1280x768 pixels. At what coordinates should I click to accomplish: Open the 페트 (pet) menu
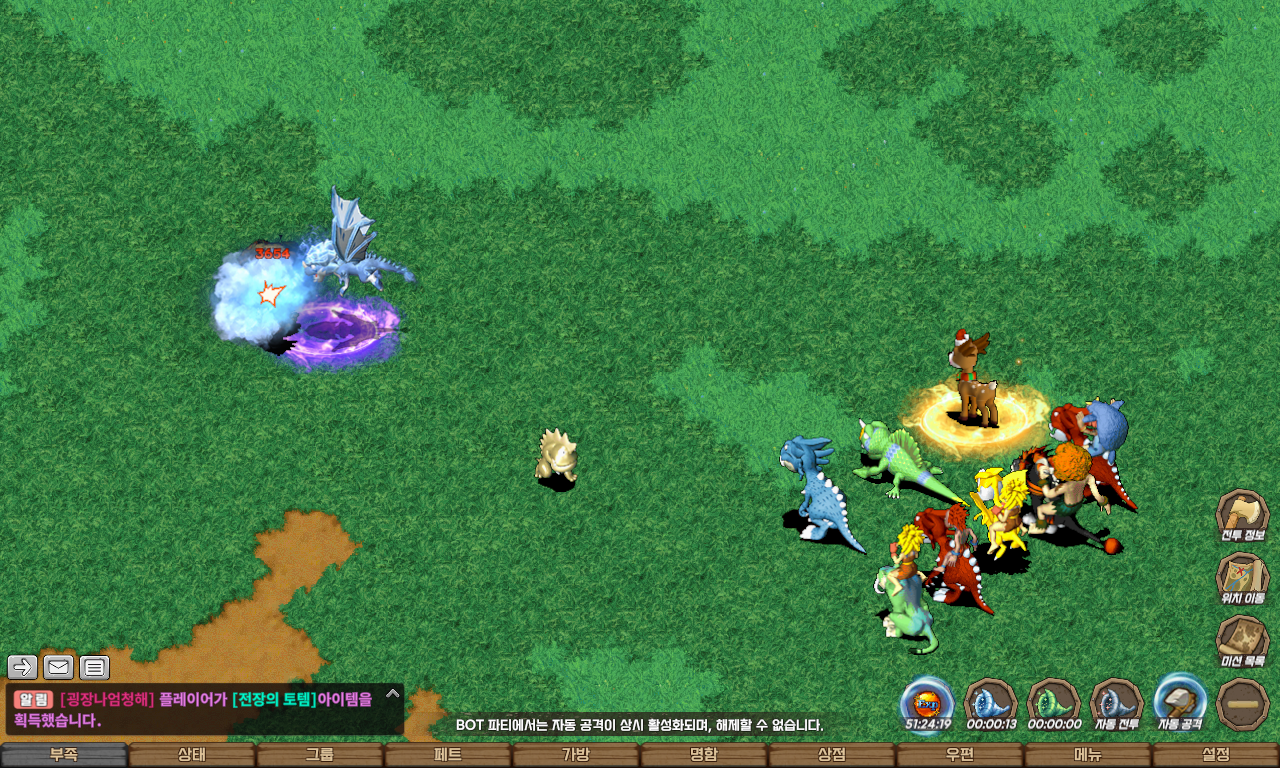(x=448, y=755)
